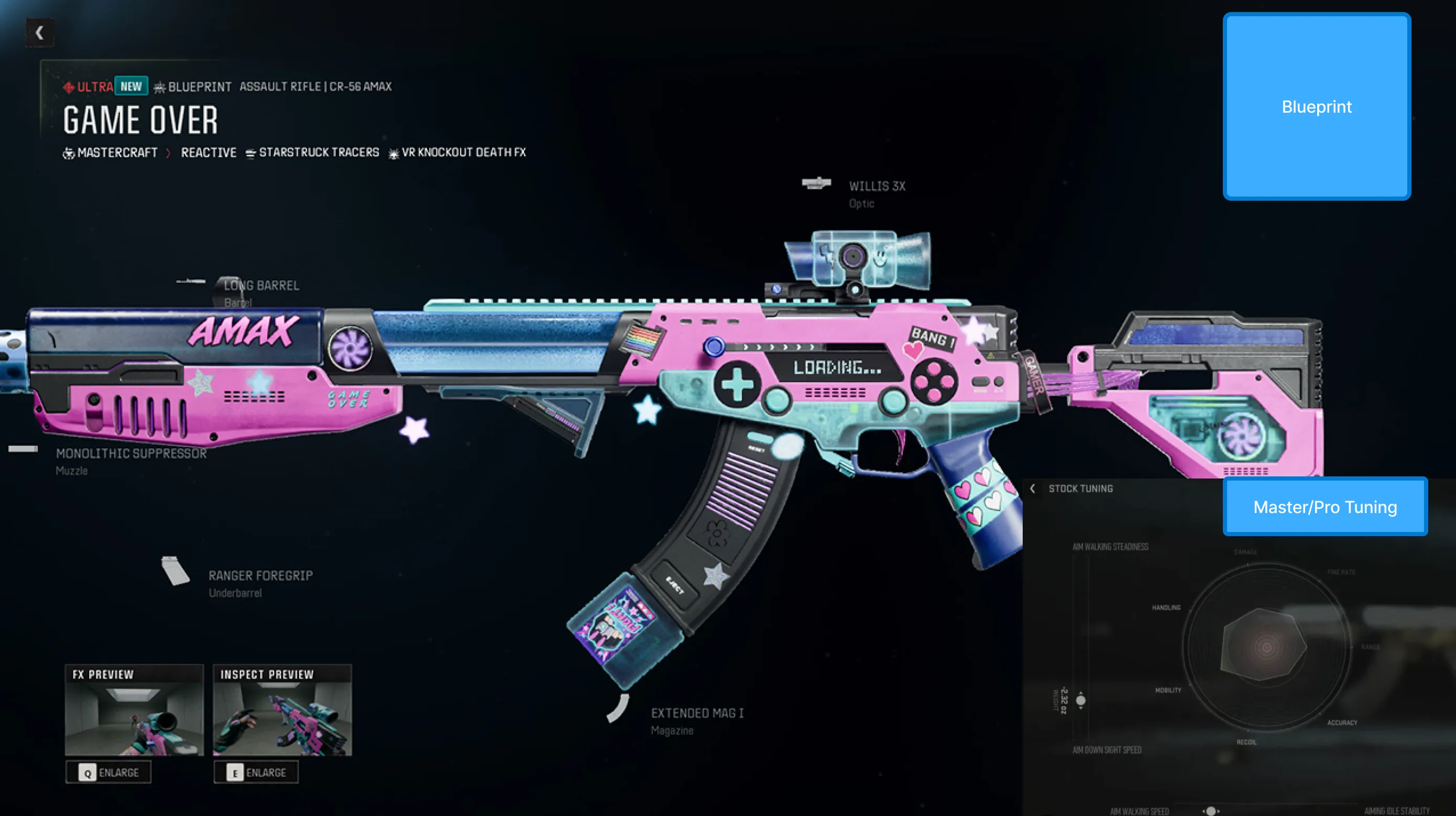
Task: Click the Long Barrel attachment marker
Action: 192,280
